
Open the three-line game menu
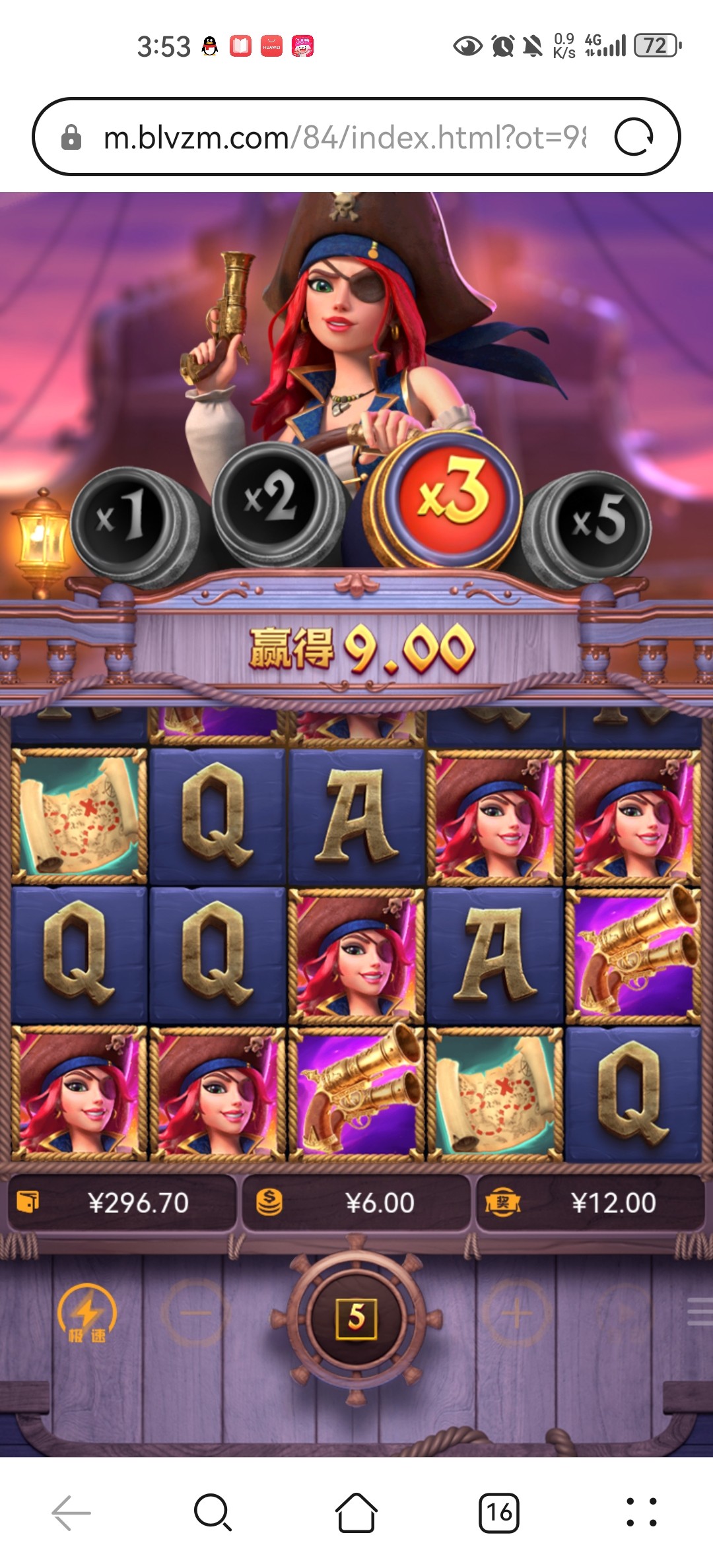coord(700,1312)
